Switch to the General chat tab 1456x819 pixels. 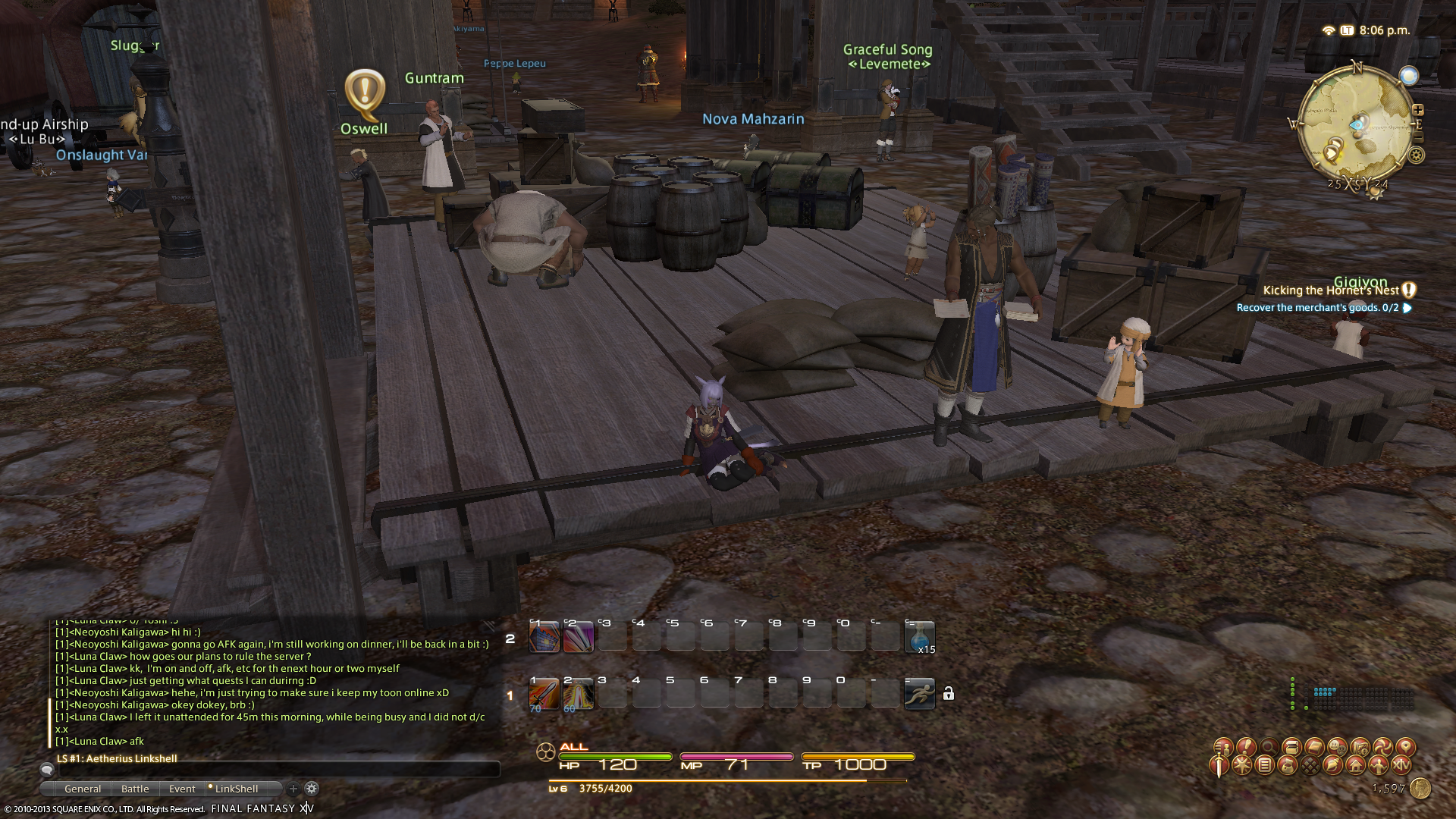click(83, 789)
